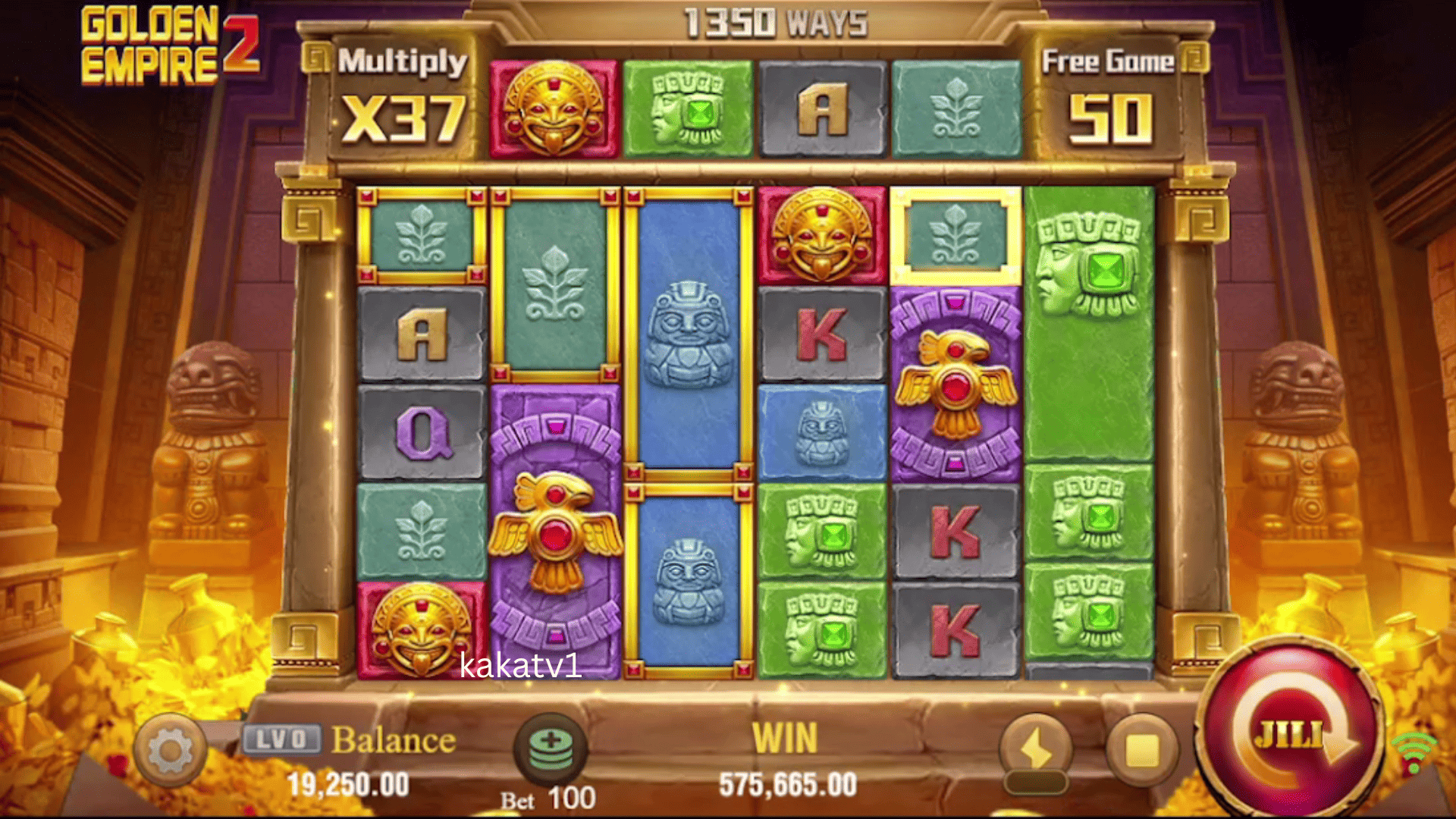Toggle the lightning bolt turbo mode
Screen dimensions: 1456x819
(x=1035, y=750)
